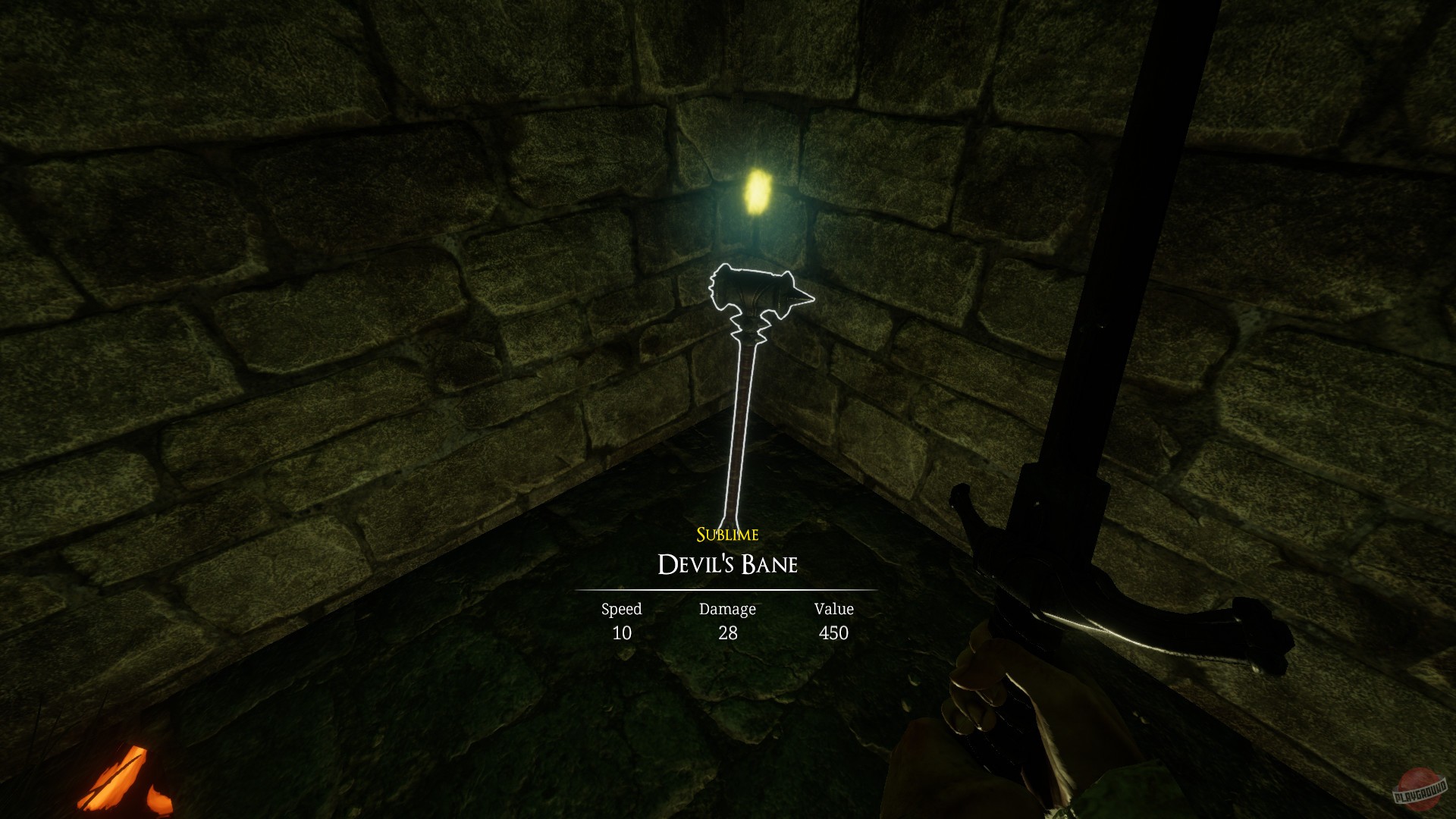Click the horizontal divider under Devil's Bane

[x=726, y=588]
